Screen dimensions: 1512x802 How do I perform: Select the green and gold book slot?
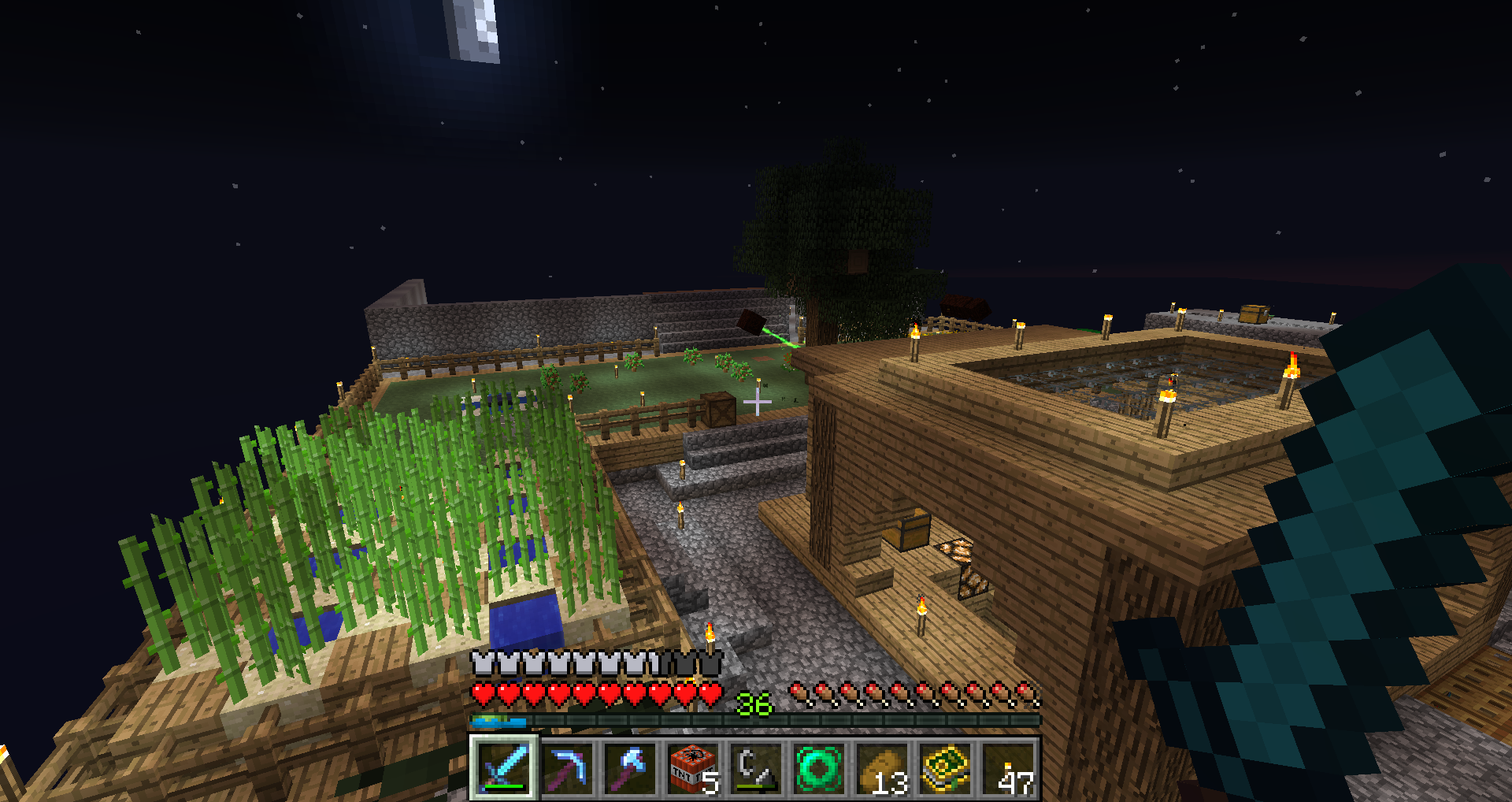pos(945,768)
